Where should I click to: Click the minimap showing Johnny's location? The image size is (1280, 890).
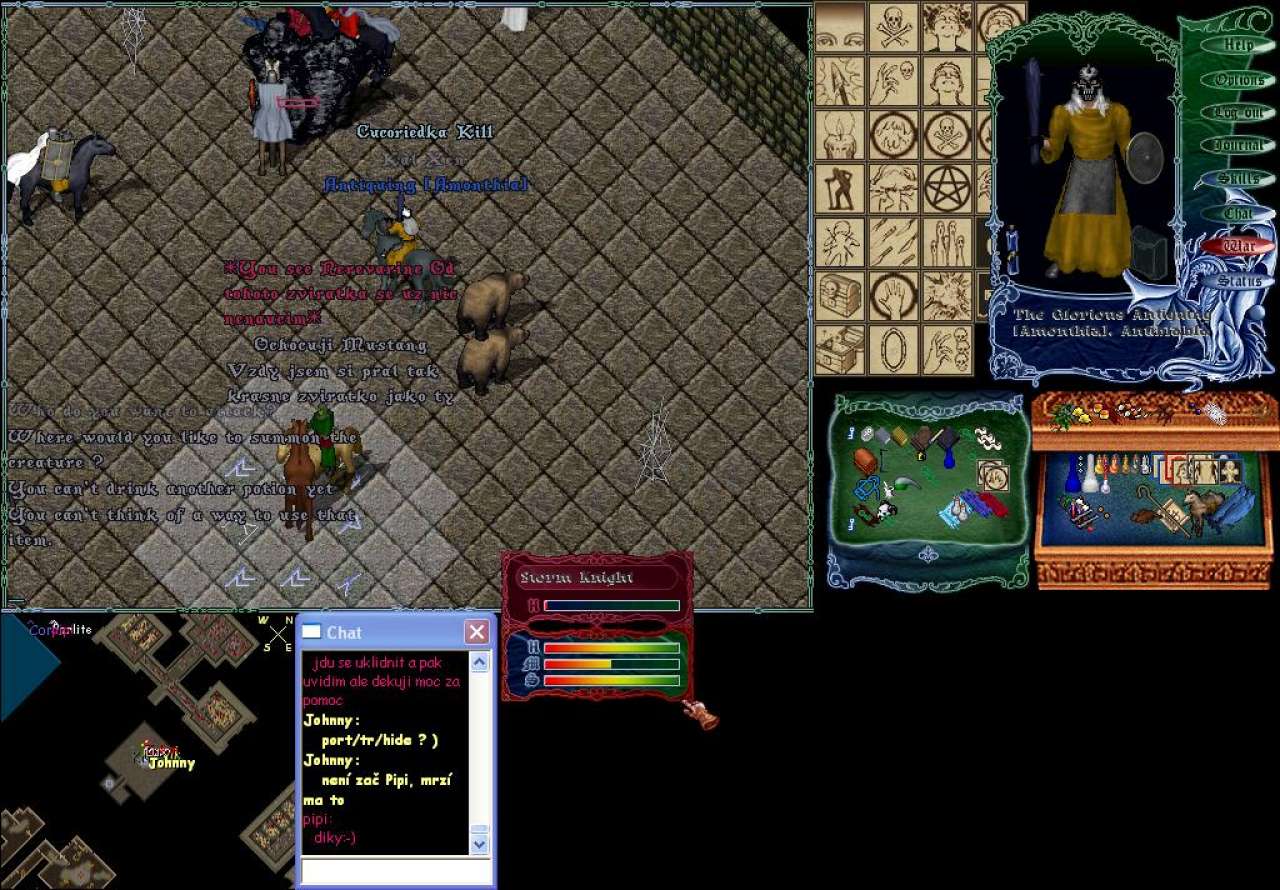148,750
